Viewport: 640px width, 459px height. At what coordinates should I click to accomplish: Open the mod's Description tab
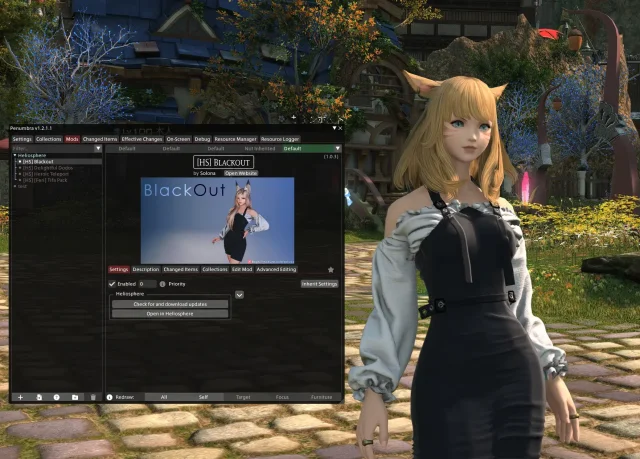[x=146, y=269]
